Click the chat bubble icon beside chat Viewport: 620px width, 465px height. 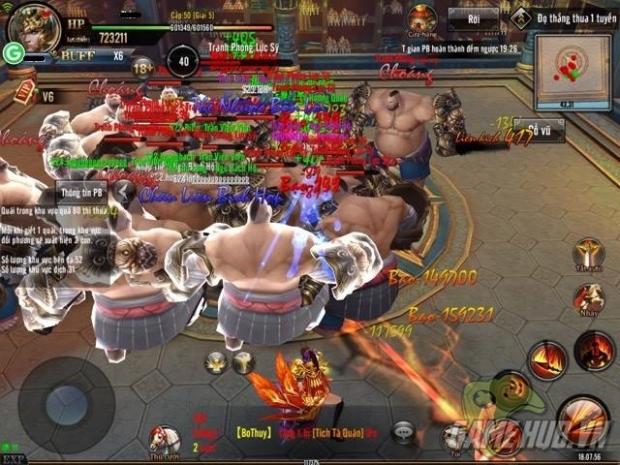[402, 433]
